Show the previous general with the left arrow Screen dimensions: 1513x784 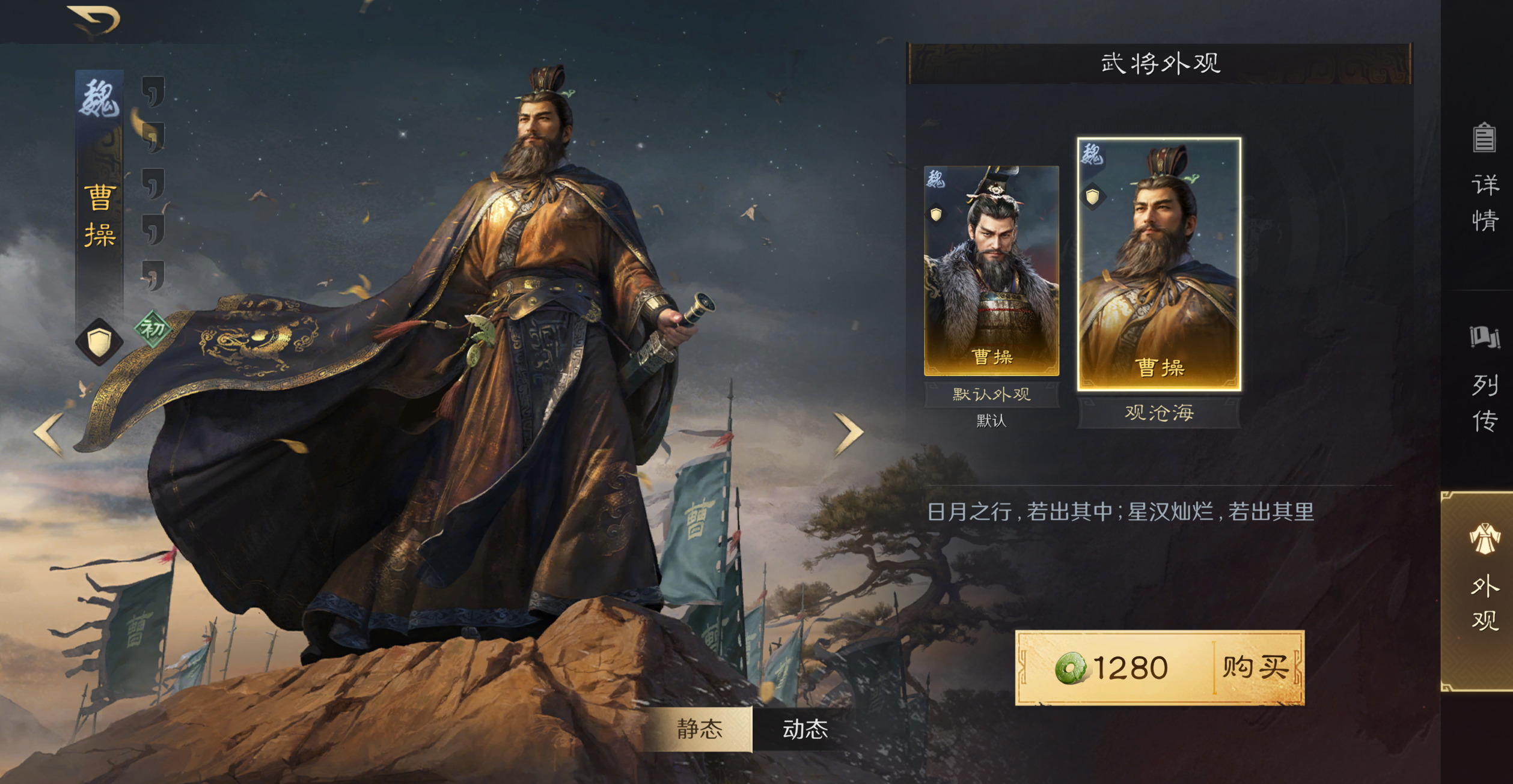pyautogui.click(x=49, y=433)
